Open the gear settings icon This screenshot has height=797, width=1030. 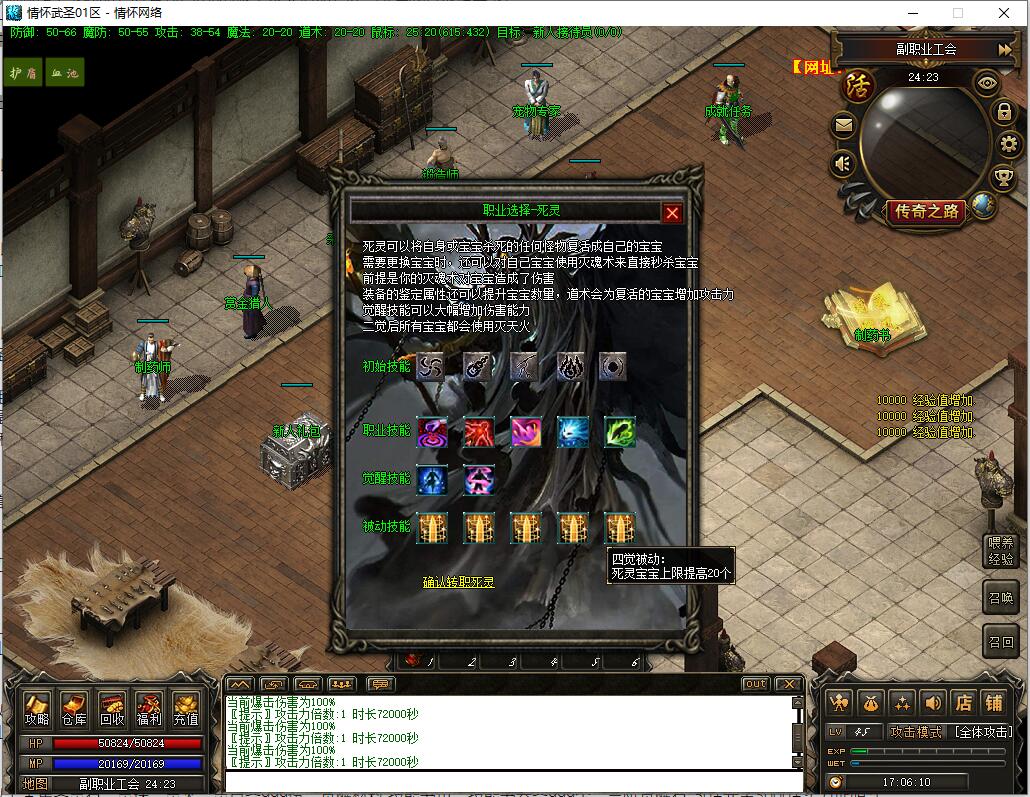pyautogui.click(x=1008, y=144)
